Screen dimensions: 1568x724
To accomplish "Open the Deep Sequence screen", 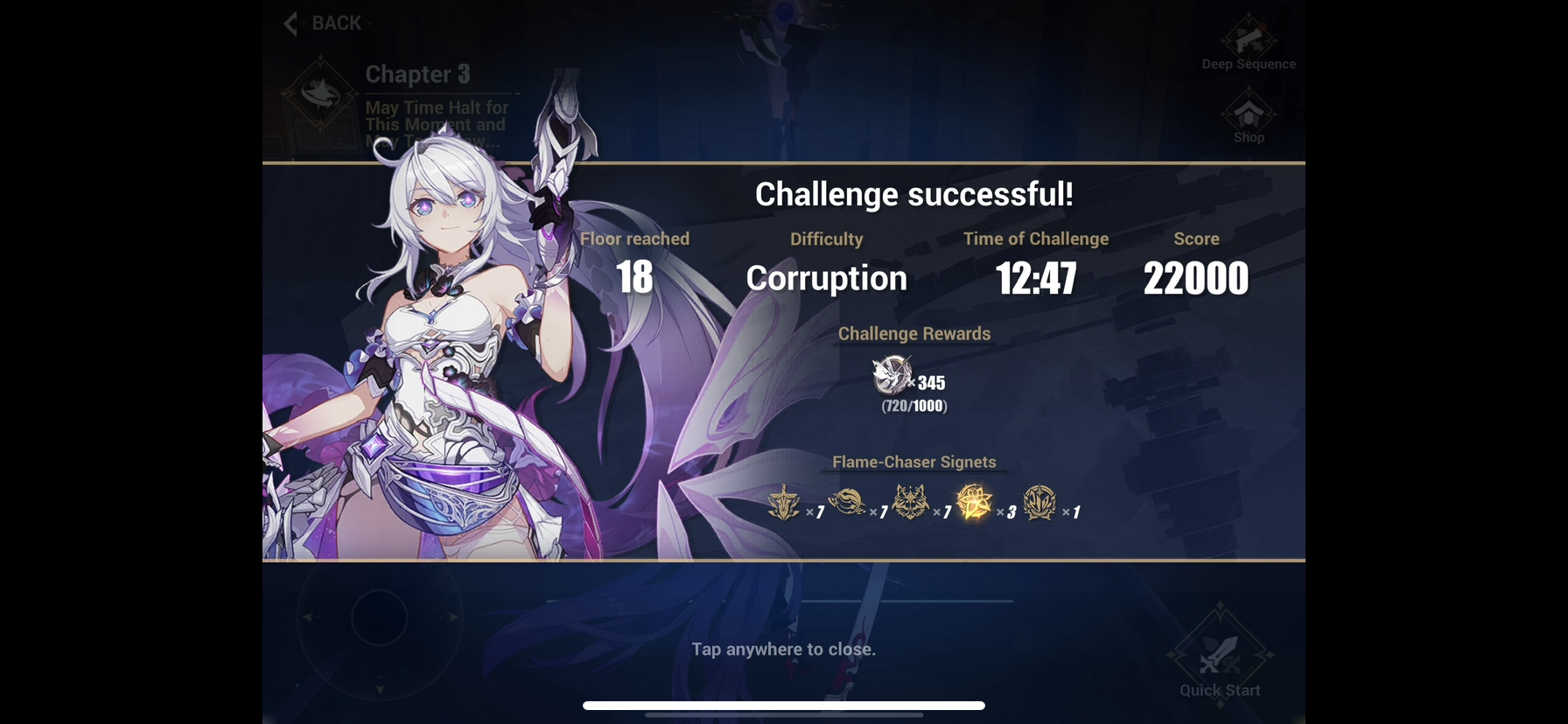I will (x=1249, y=39).
